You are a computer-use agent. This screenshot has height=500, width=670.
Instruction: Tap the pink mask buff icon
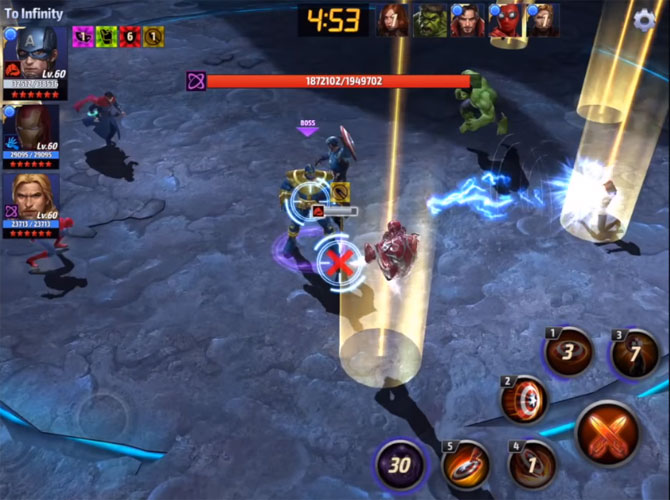(x=82, y=36)
